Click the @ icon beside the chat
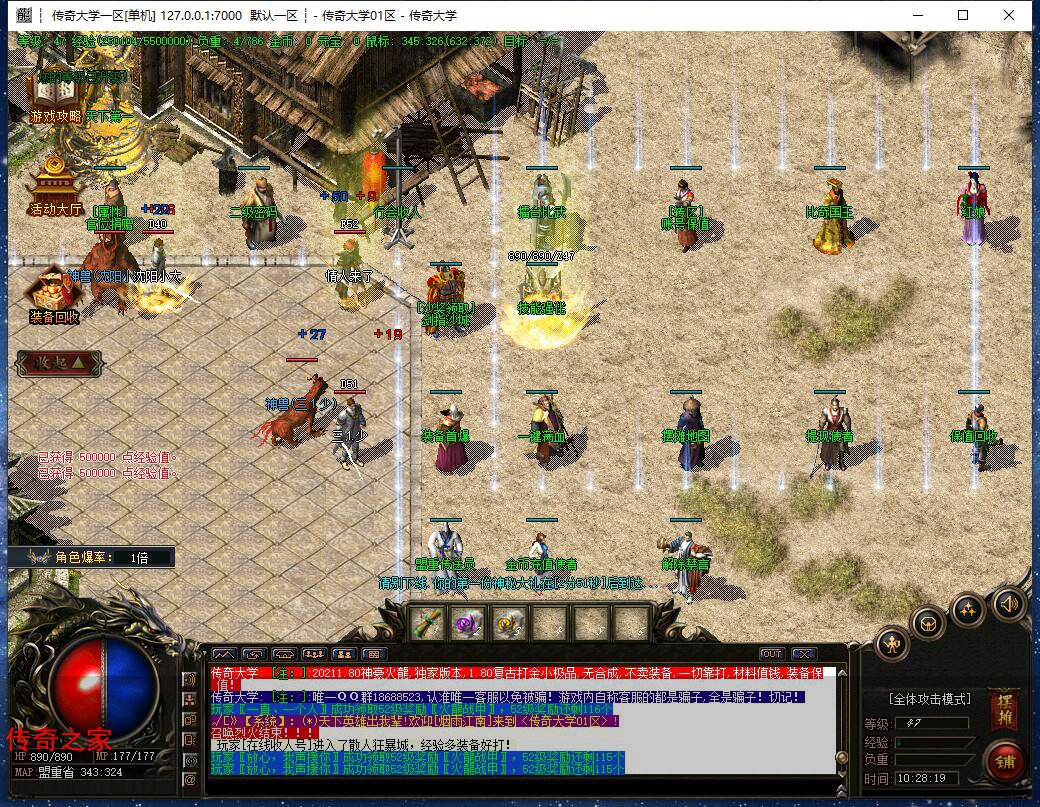This screenshot has height=807, width=1040. click(190, 778)
